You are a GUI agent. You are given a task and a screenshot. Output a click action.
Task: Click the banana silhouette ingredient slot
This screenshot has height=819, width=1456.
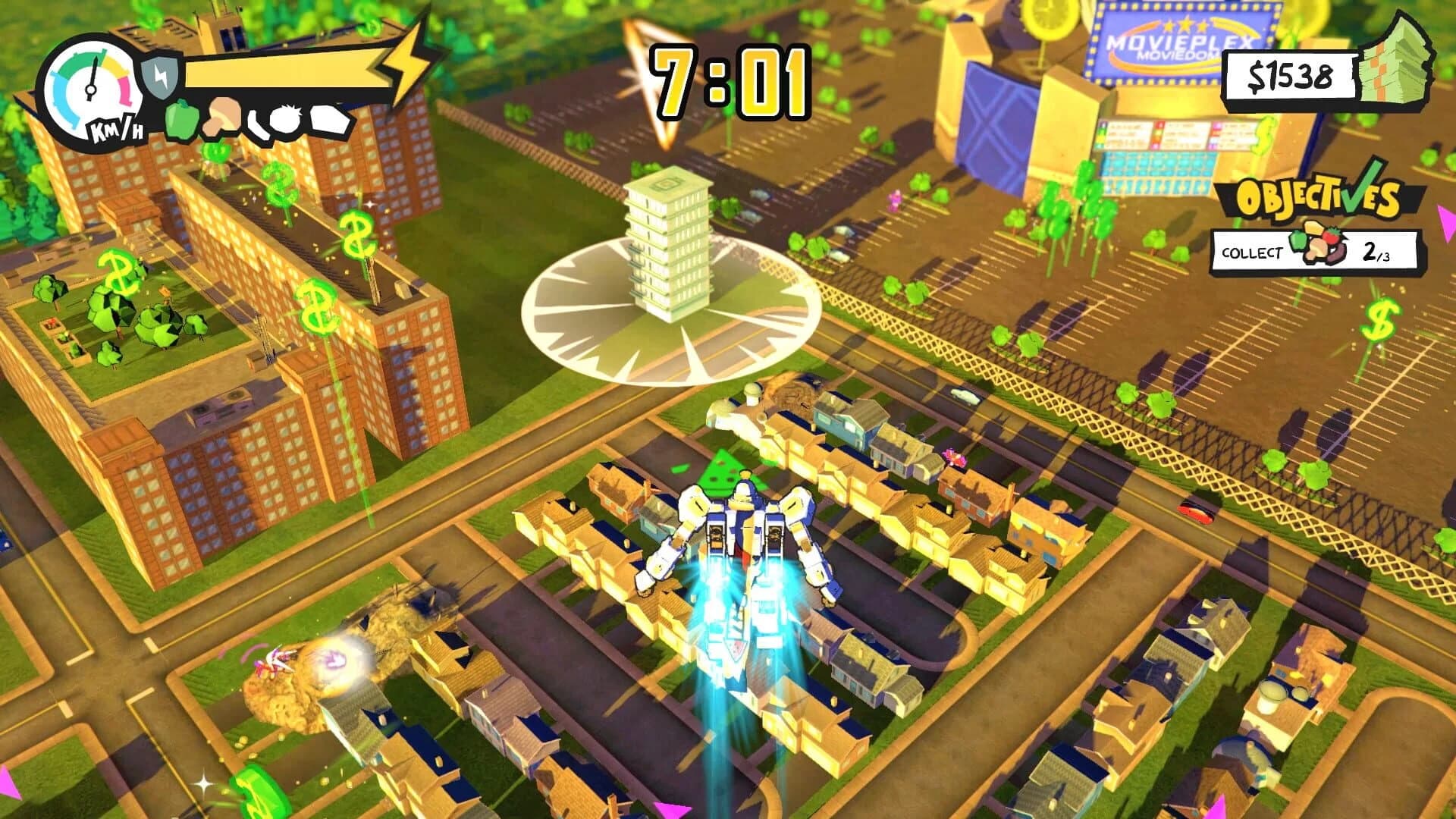[x=258, y=124]
